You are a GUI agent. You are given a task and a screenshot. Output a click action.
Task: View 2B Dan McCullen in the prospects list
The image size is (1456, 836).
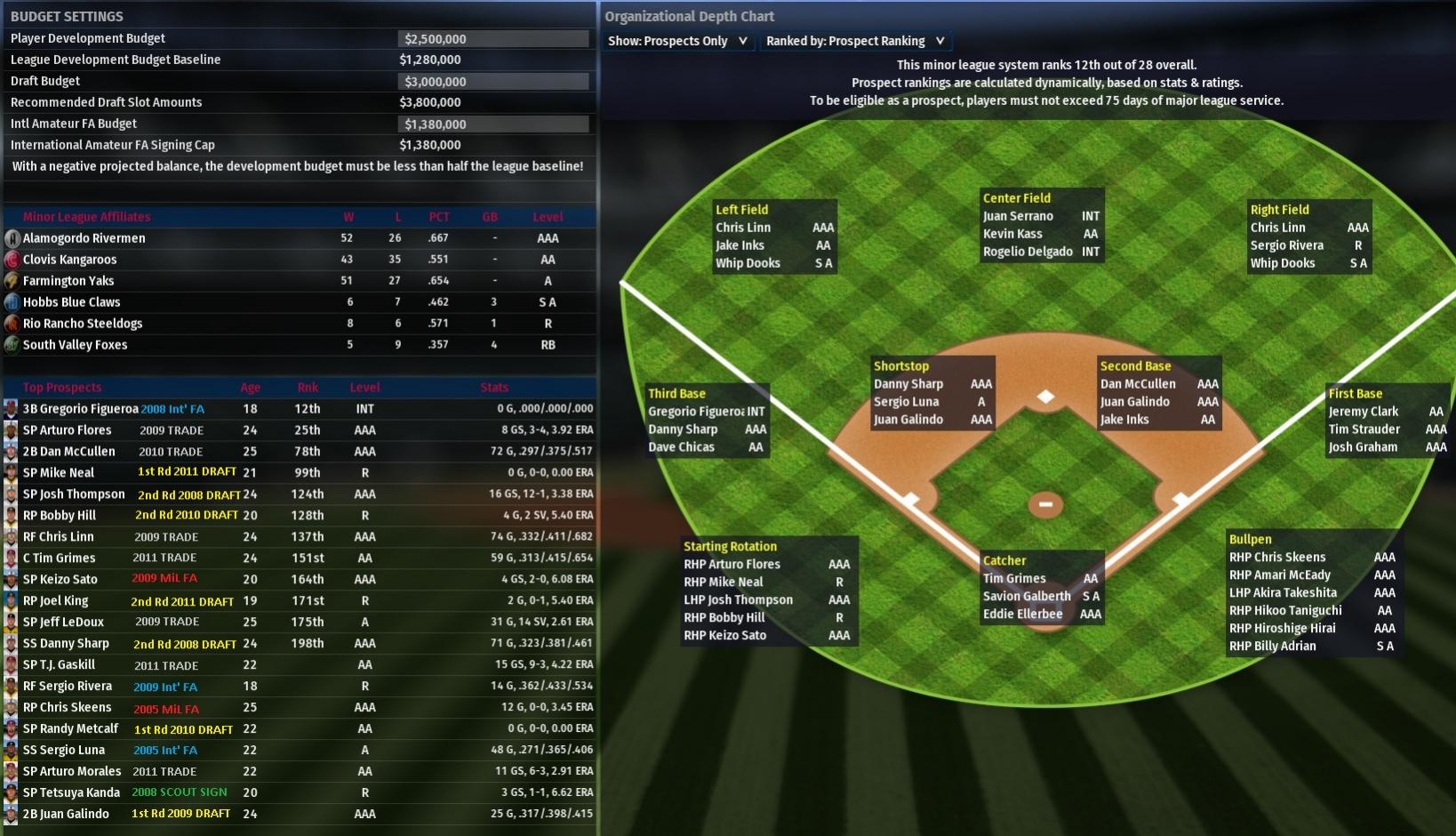pyautogui.click(x=69, y=452)
